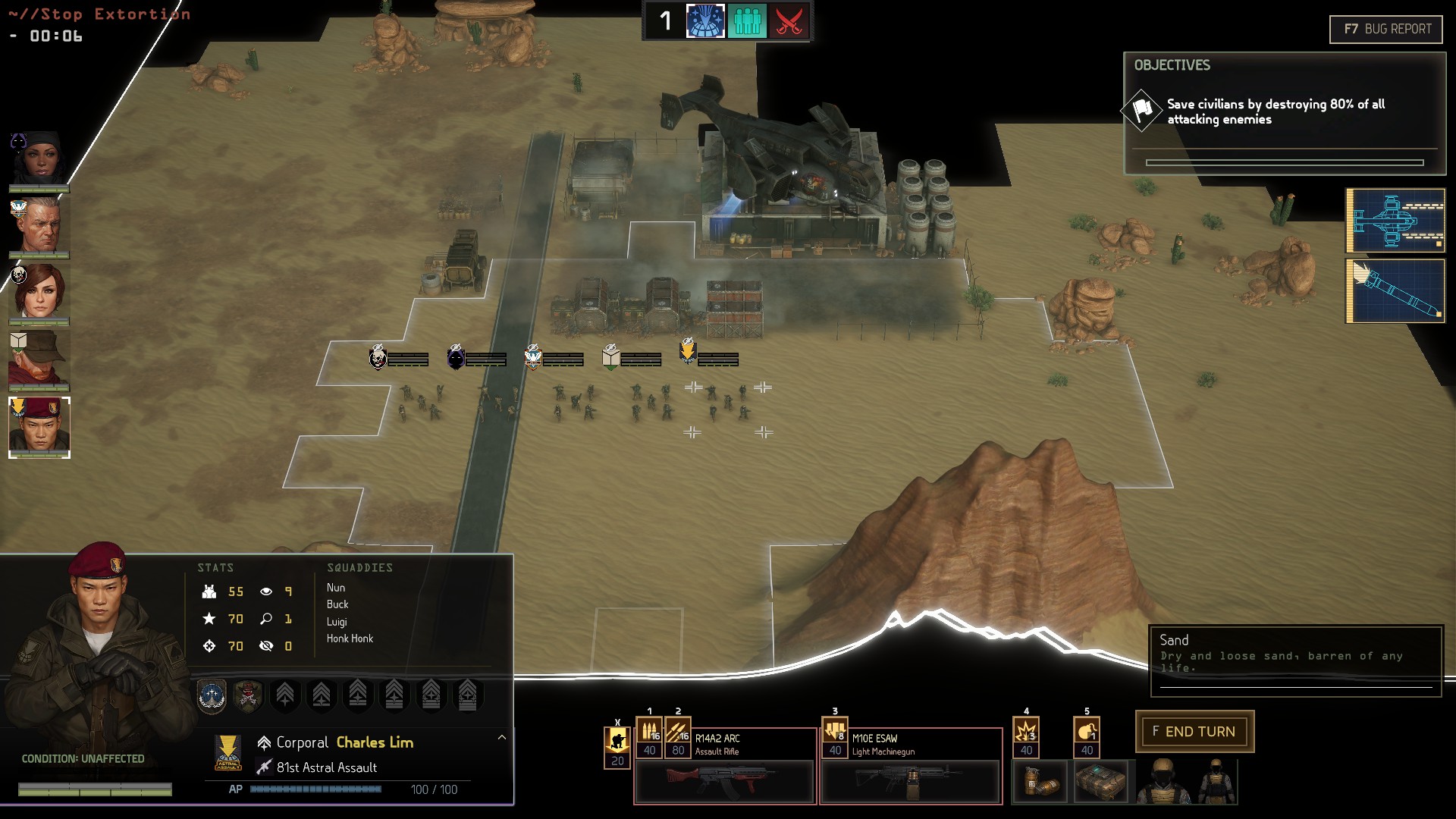Open the dropship blueprint panel
Screen dimensions: 1456x819
click(x=1395, y=221)
